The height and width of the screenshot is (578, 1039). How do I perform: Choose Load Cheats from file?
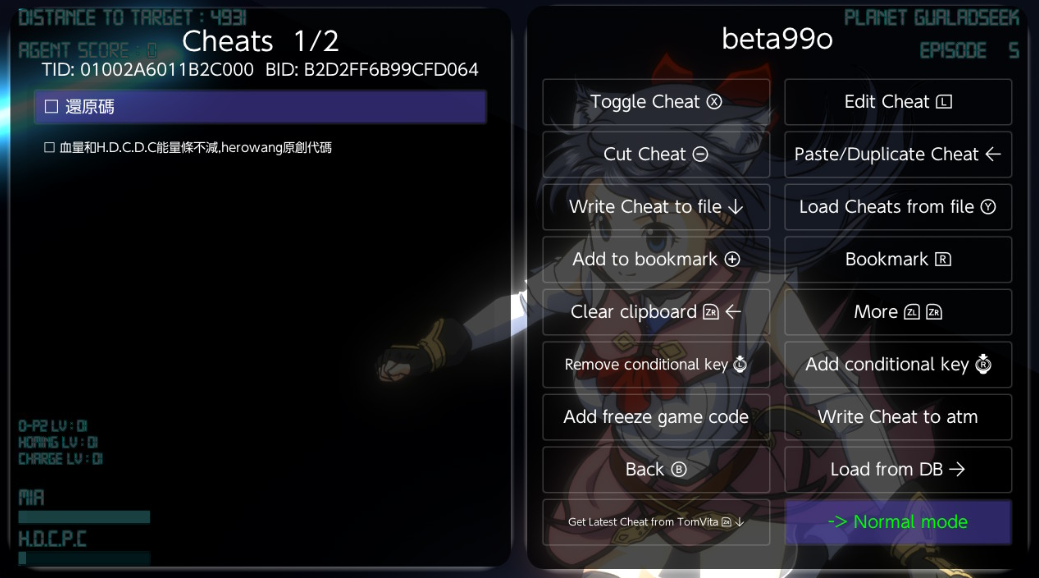coord(898,207)
